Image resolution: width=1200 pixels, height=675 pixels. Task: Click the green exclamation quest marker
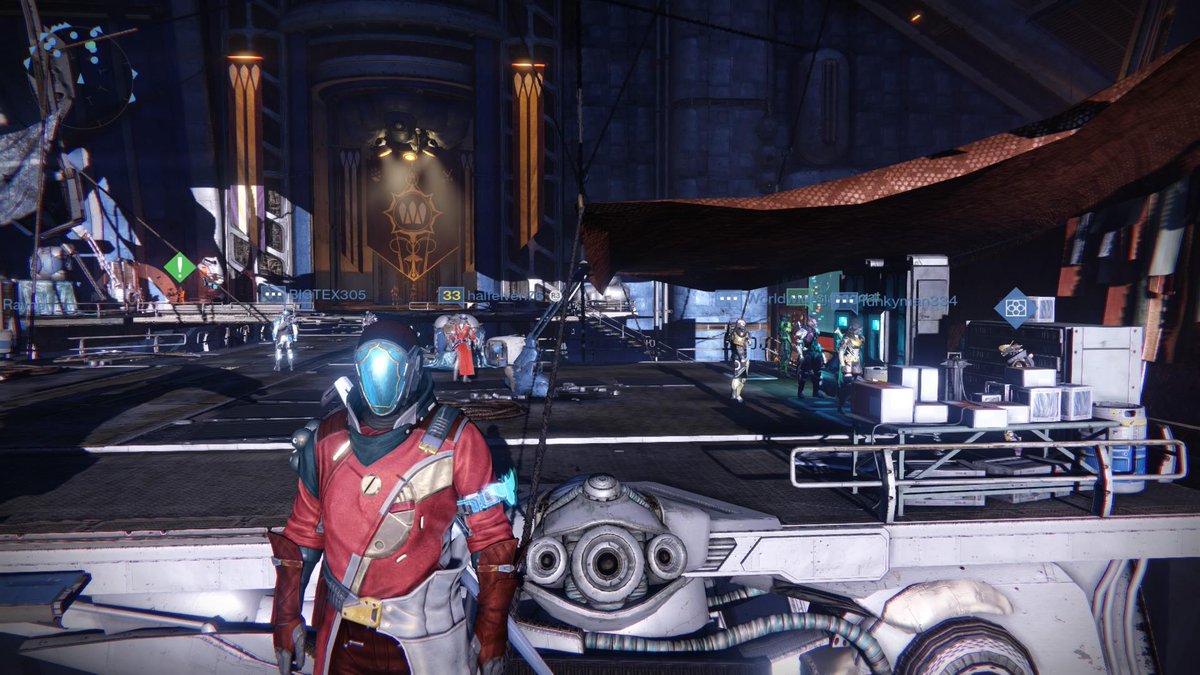180,267
